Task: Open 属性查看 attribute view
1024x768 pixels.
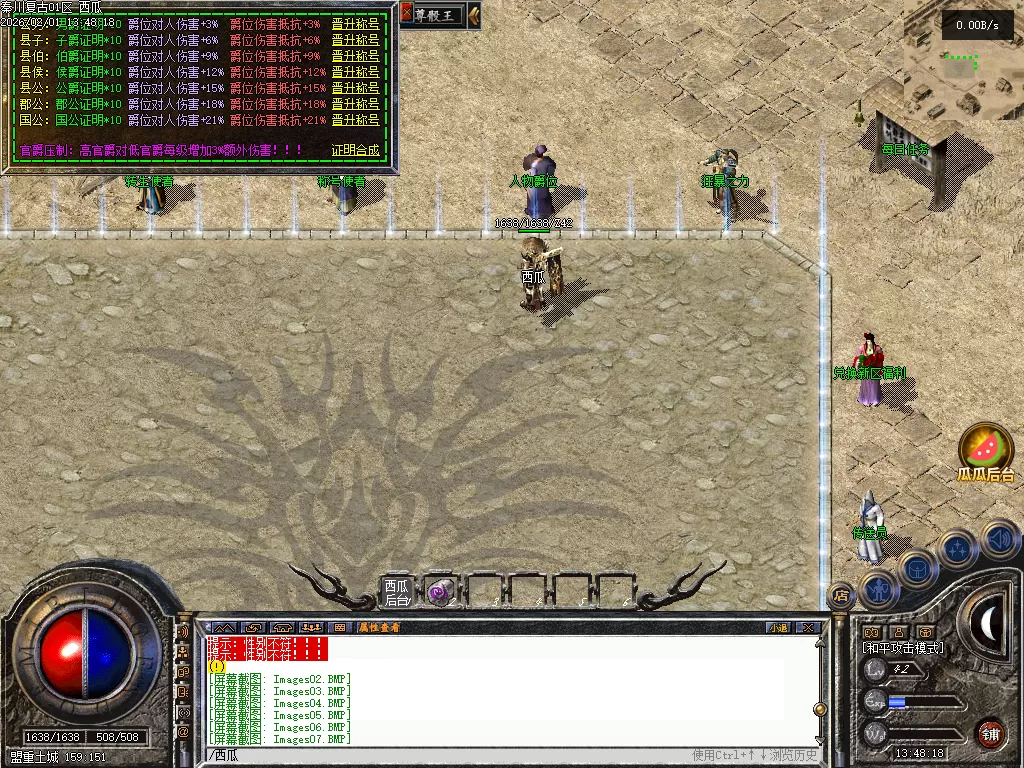Action: coord(379,627)
